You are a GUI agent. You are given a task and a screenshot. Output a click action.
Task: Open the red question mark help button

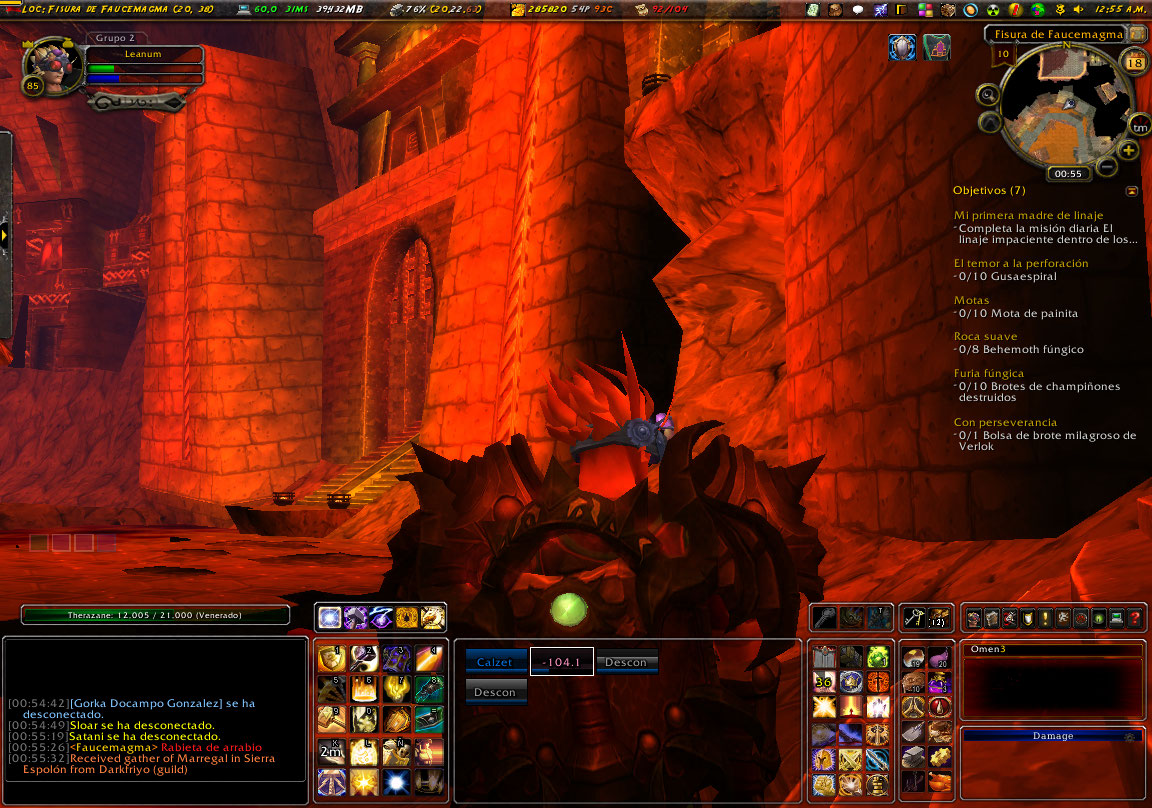coord(1135,619)
